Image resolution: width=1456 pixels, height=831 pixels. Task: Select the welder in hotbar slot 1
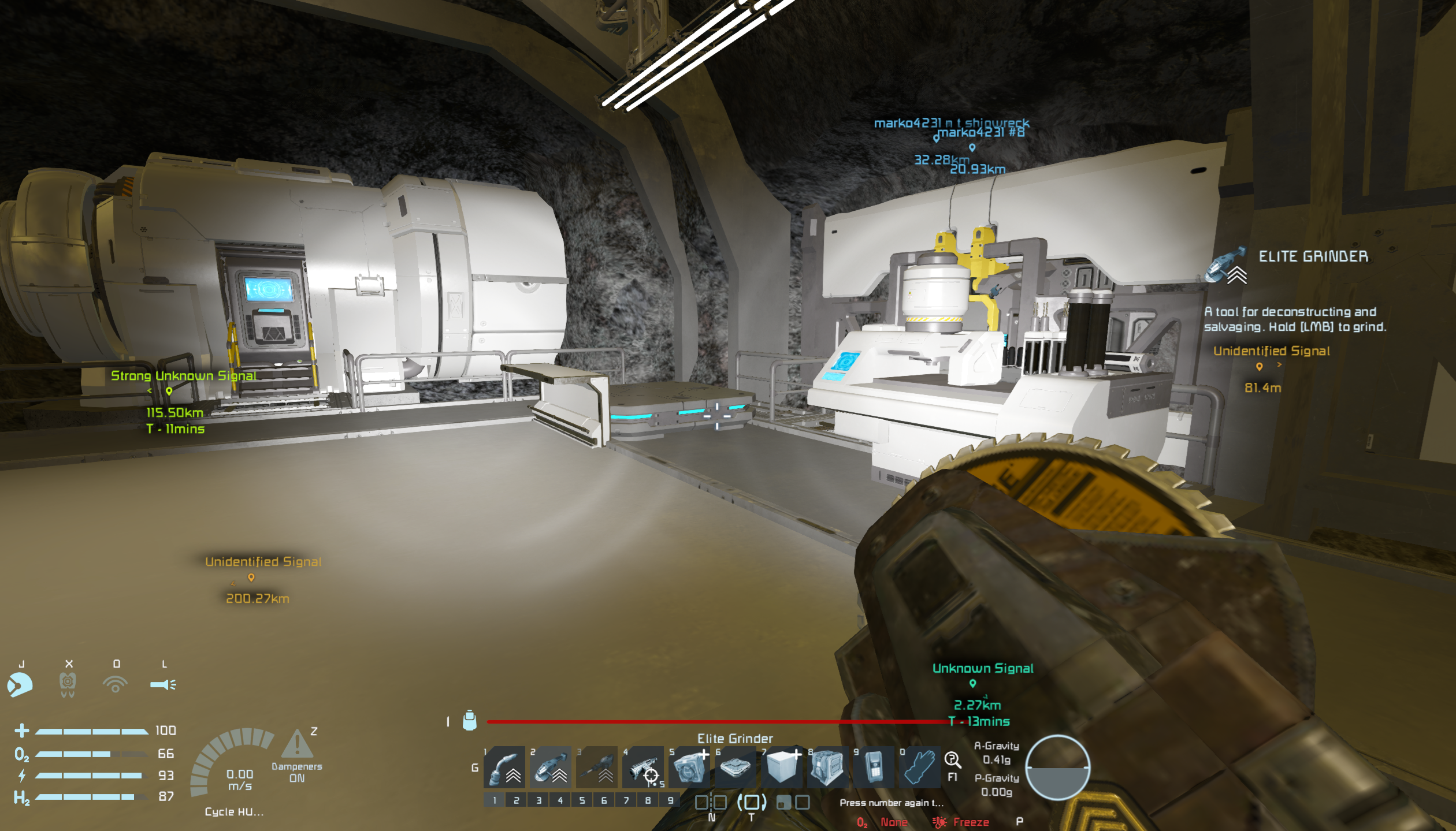[x=504, y=767]
